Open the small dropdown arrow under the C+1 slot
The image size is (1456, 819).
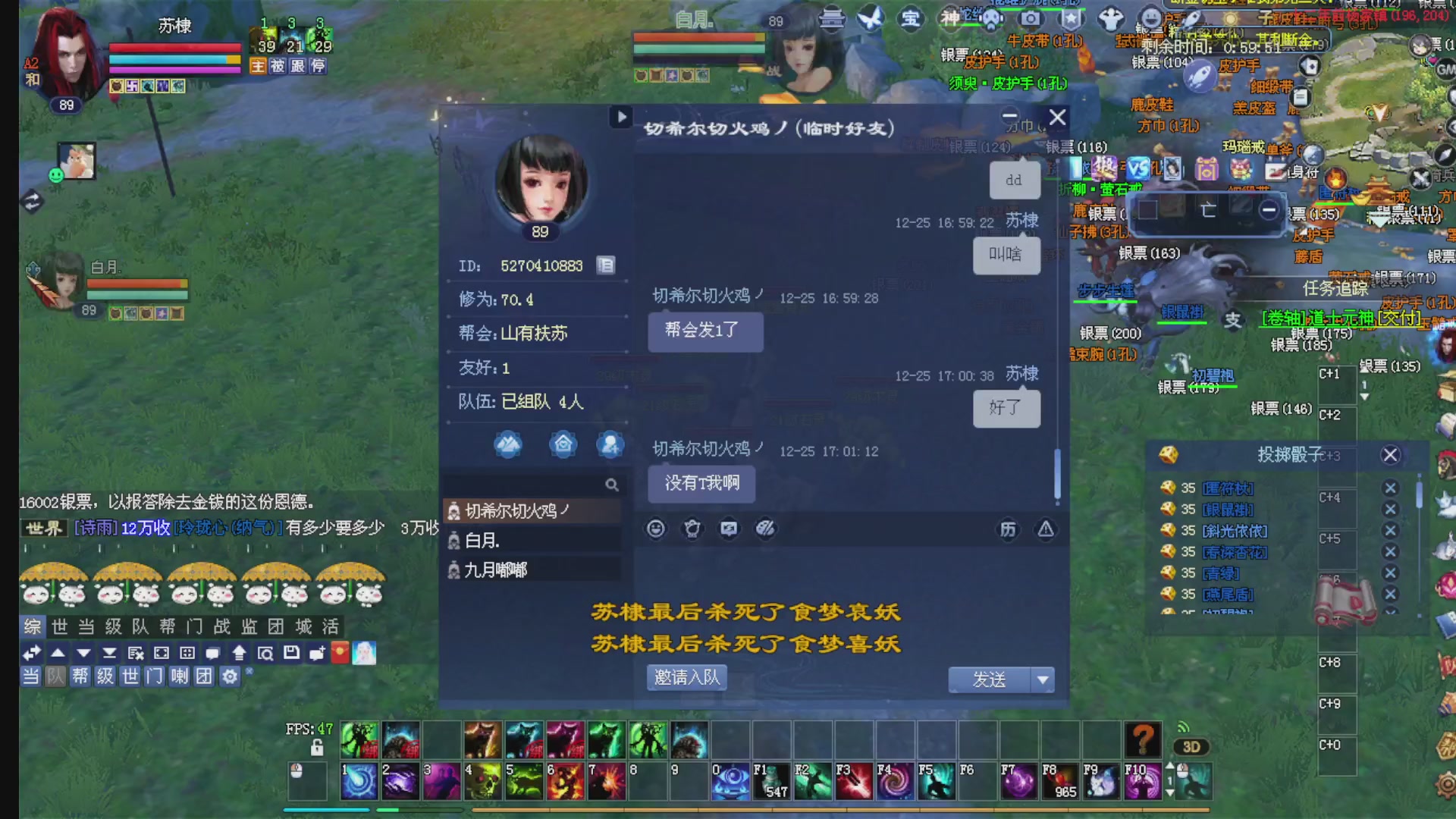coord(1363,396)
